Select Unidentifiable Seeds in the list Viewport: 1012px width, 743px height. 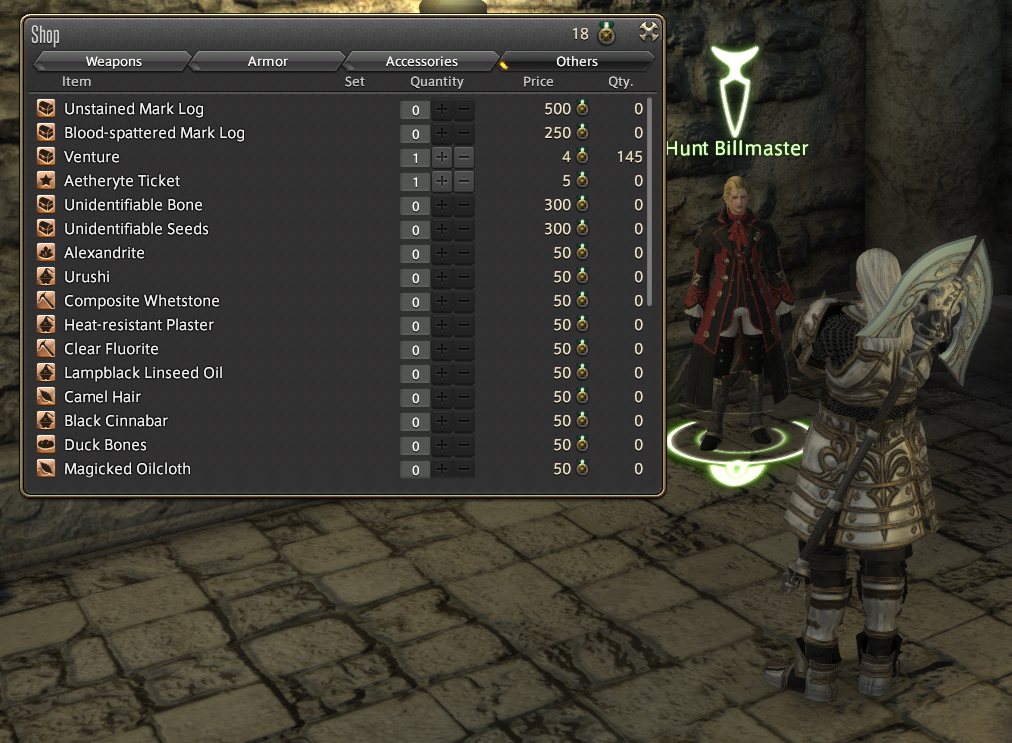coord(136,229)
